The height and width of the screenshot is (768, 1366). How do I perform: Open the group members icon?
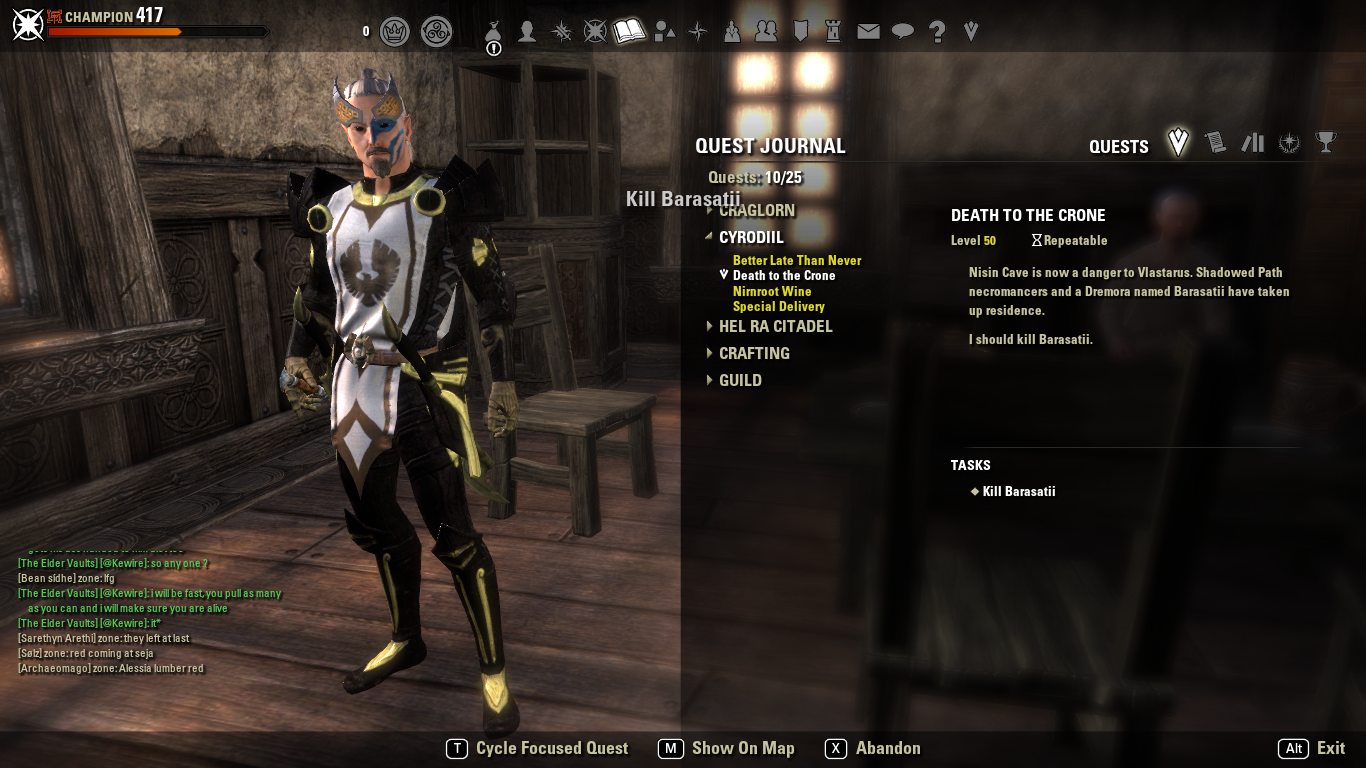(766, 31)
